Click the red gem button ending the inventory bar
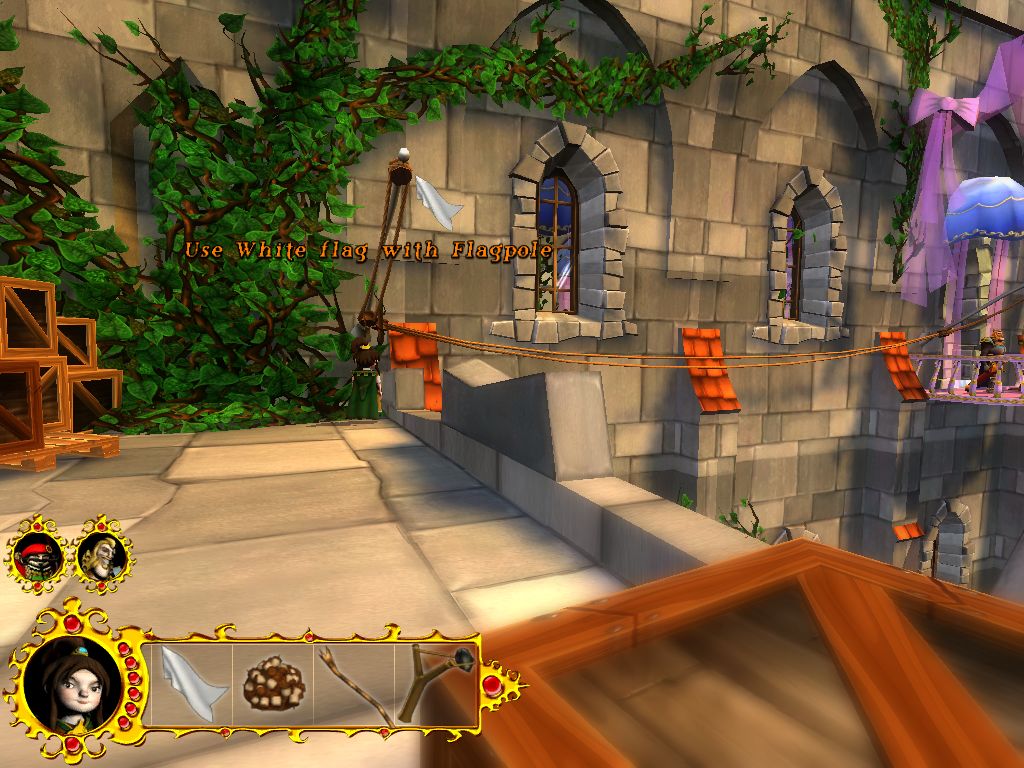This screenshot has width=1024, height=768. pyautogui.click(x=492, y=685)
